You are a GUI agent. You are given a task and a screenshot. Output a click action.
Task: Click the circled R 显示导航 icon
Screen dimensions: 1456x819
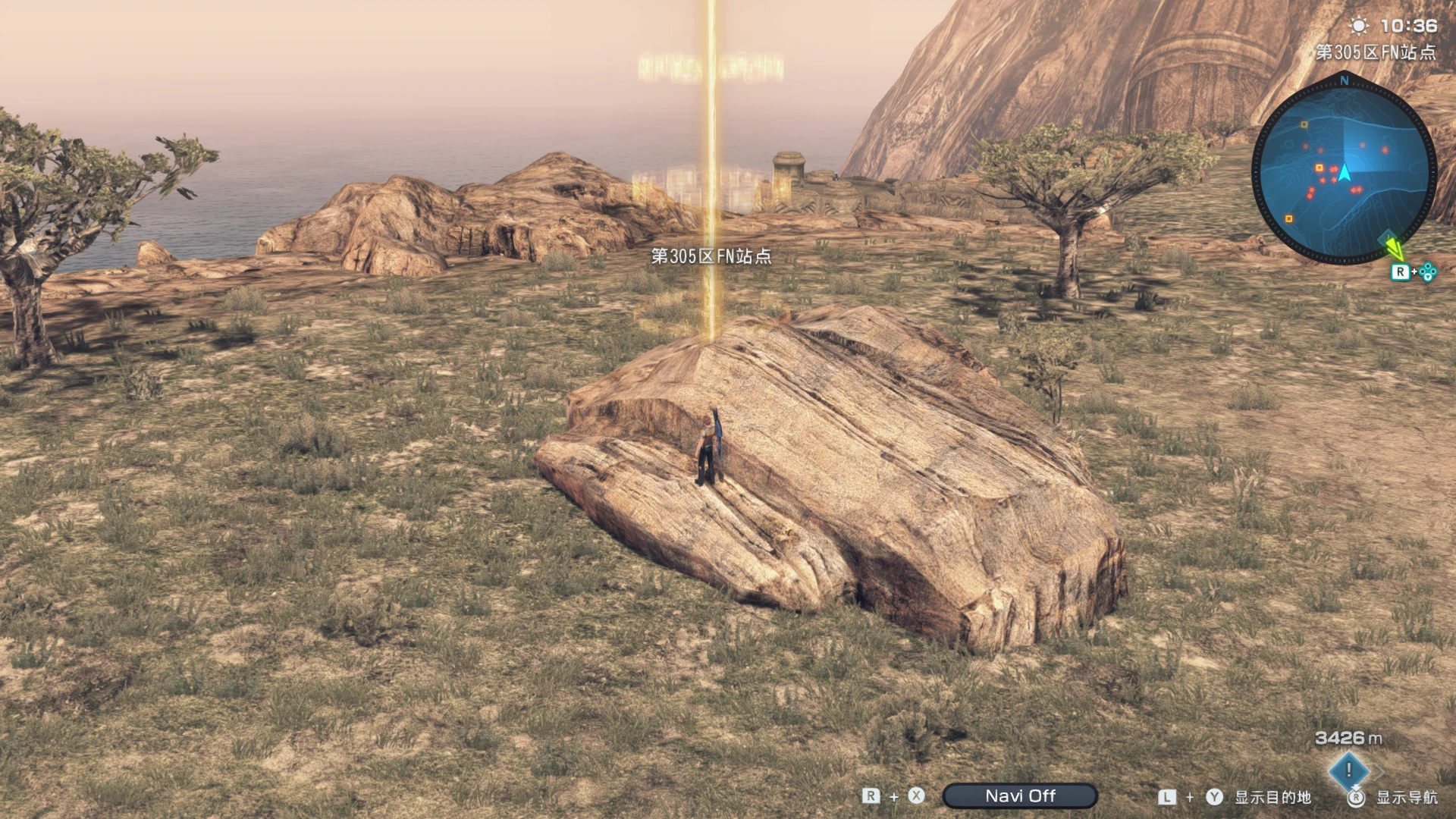(x=1356, y=797)
